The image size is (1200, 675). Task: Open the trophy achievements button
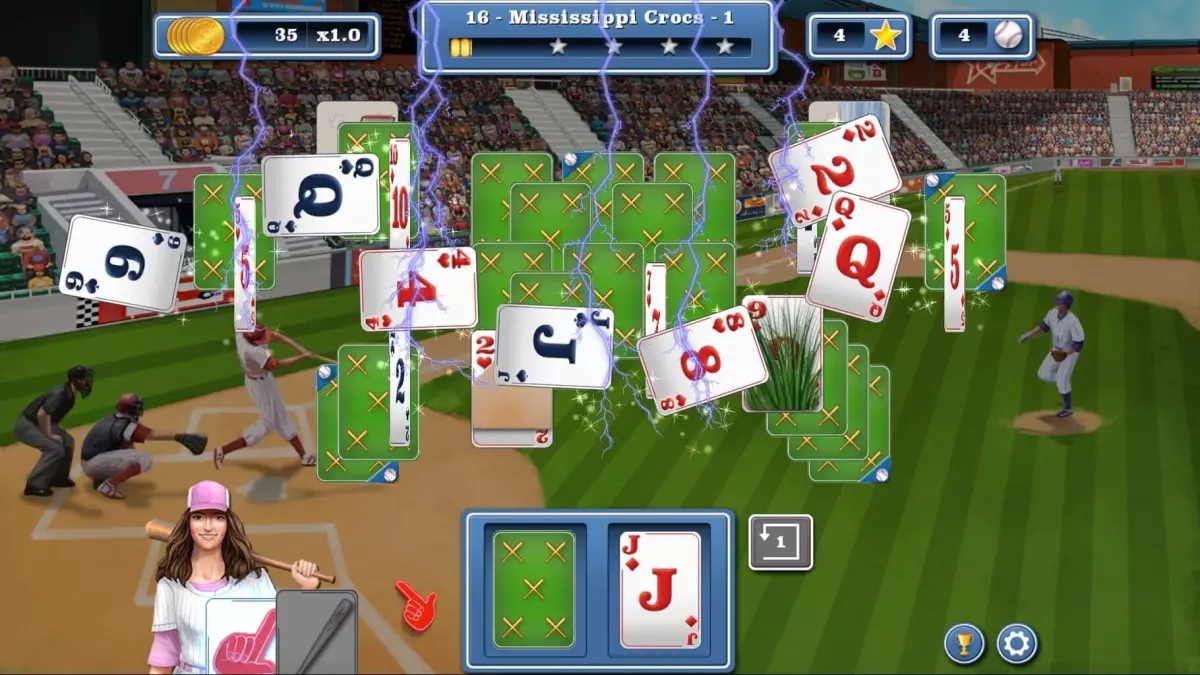tap(964, 644)
